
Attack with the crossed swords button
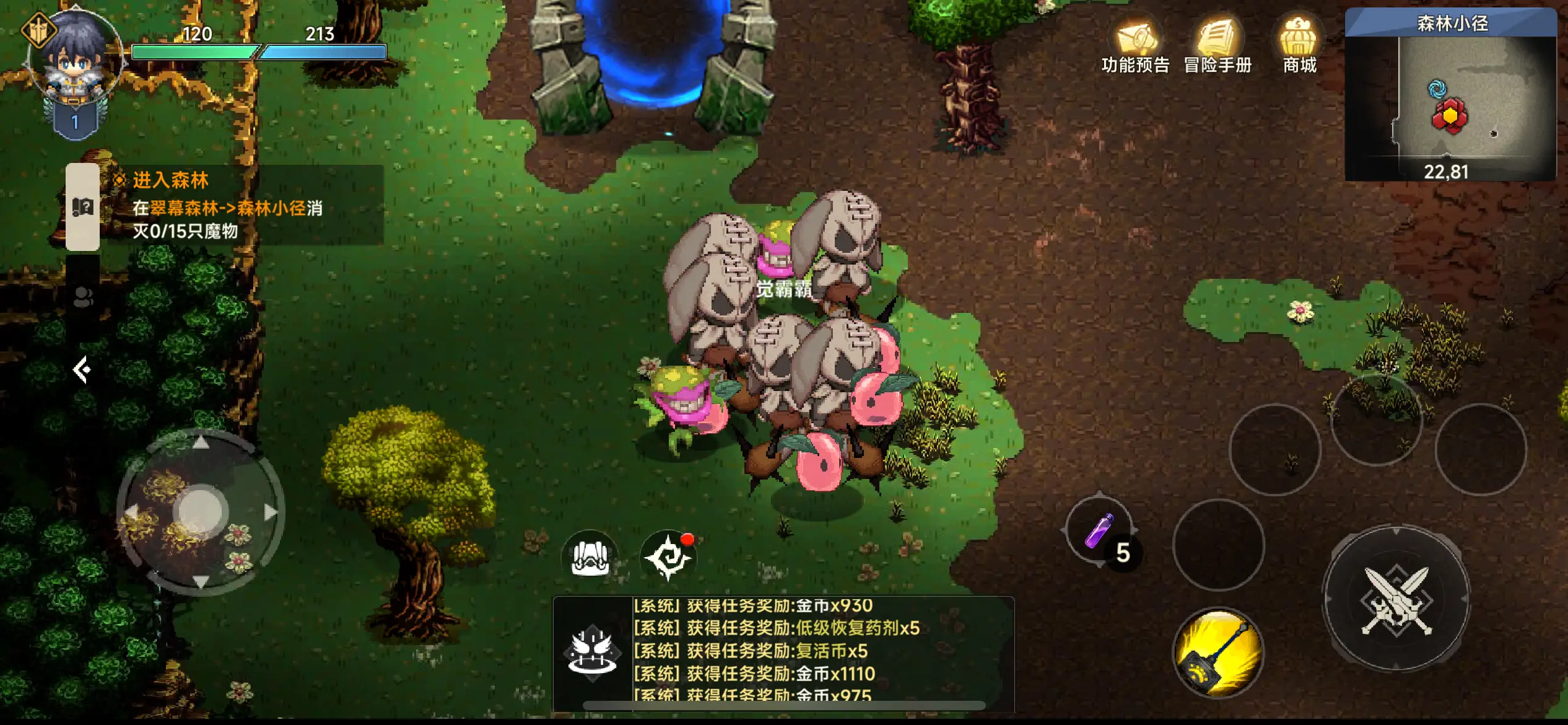[x=1396, y=599]
